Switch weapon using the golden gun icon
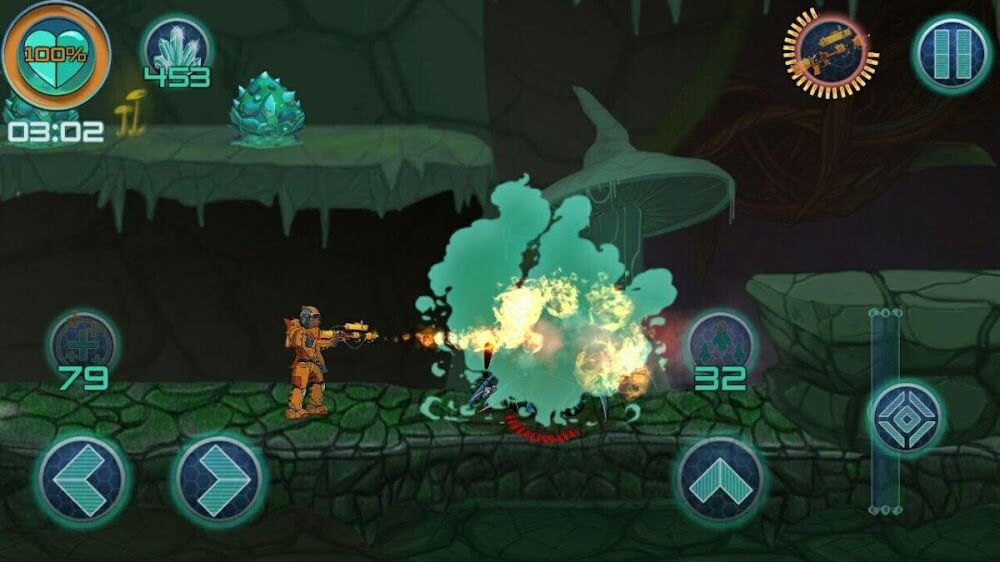Viewport: 1000px width, 562px height. click(x=830, y=54)
